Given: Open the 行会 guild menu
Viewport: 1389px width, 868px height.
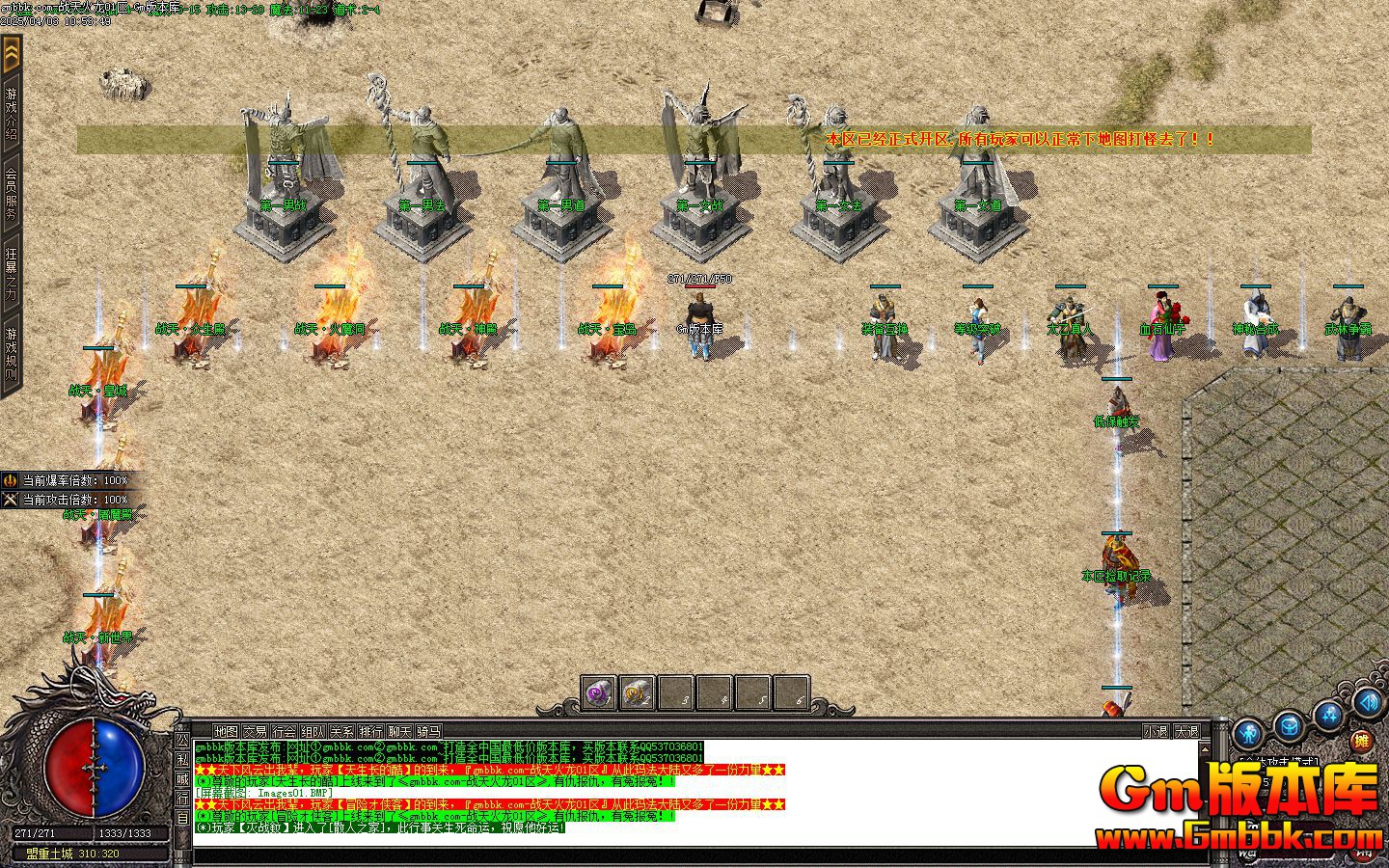Looking at the screenshot, I should 284,732.
